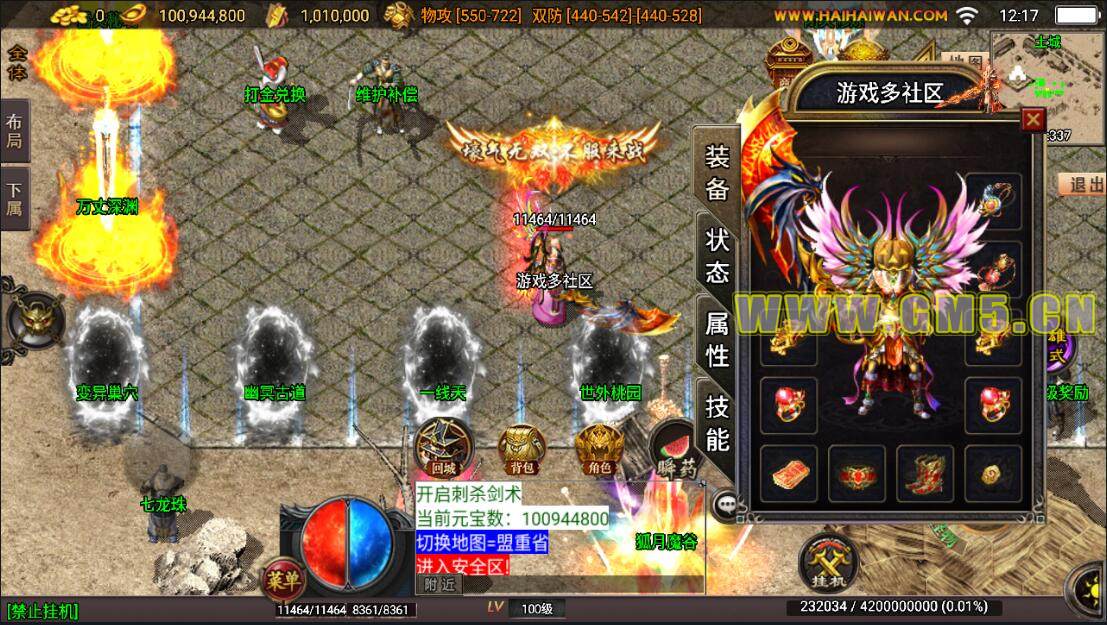
Task: Open the minimap of 土城
Action: (x=1047, y=75)
